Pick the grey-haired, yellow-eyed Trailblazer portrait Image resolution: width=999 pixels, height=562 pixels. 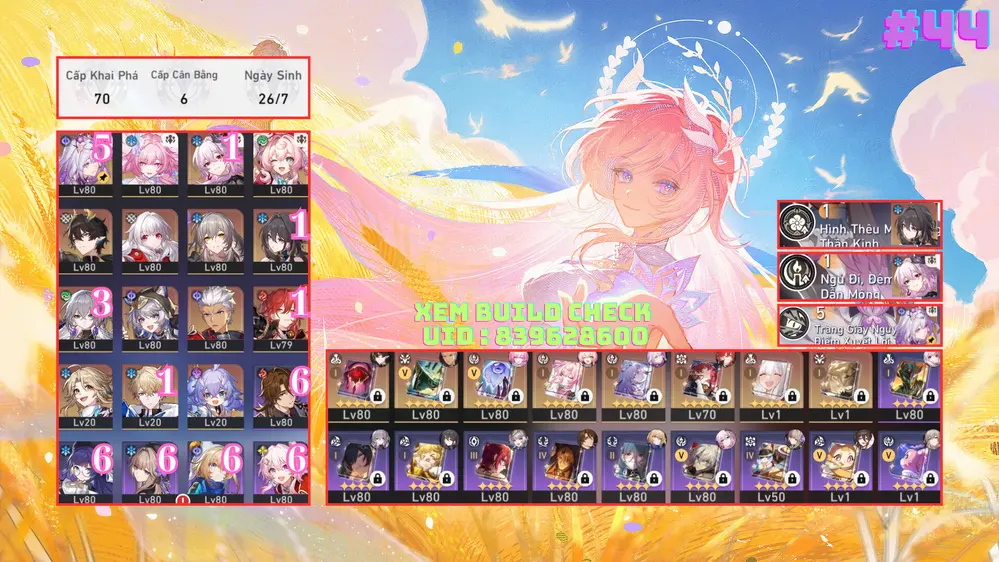click(215, 238)
